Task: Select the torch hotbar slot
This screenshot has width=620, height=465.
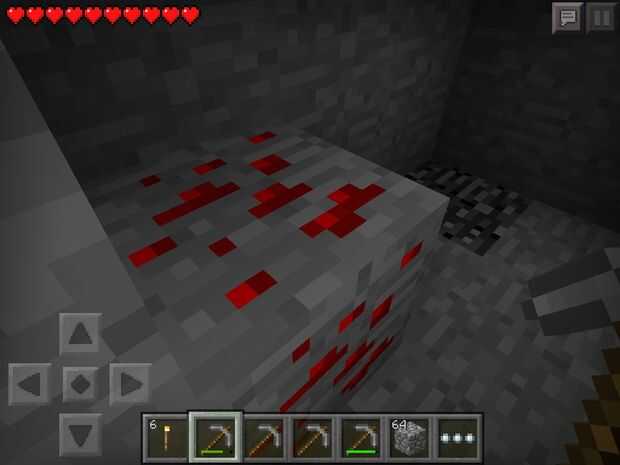Action: pyautogui.click(x=166, y=437)
